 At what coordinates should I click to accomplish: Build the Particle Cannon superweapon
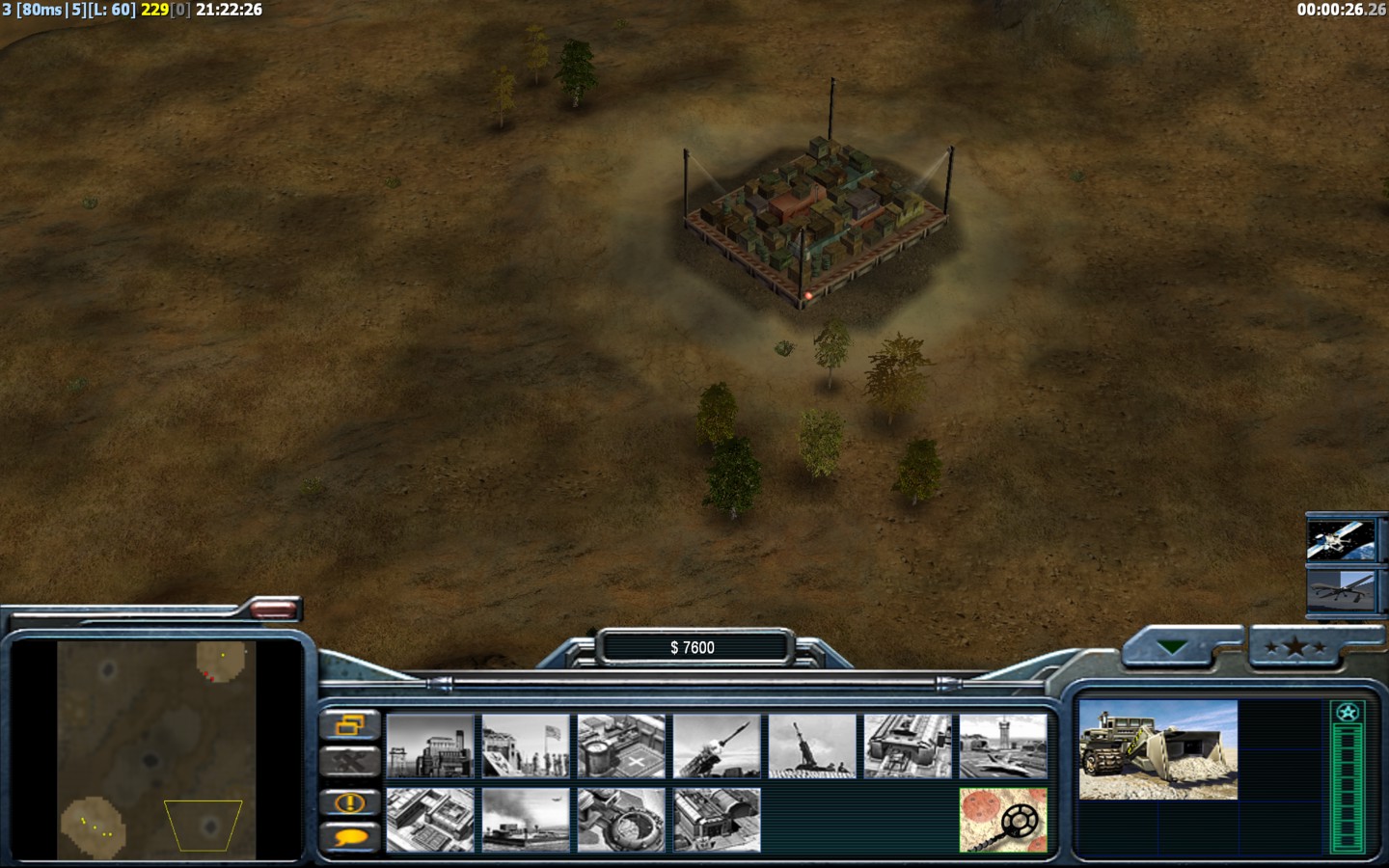pyautogui.click(x=621, y=820)
